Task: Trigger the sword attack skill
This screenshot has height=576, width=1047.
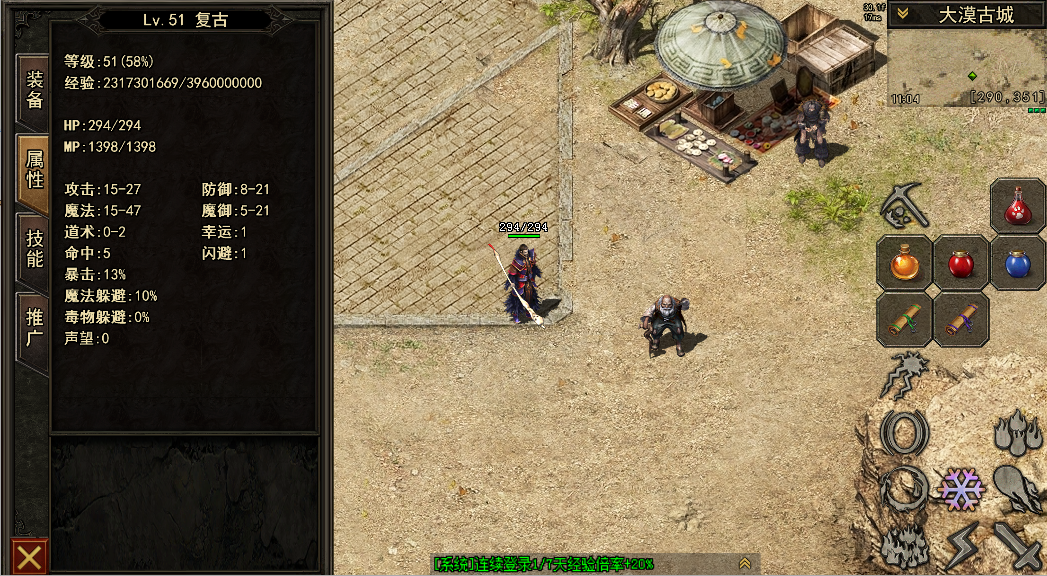Action: [x=1018, y=545]
